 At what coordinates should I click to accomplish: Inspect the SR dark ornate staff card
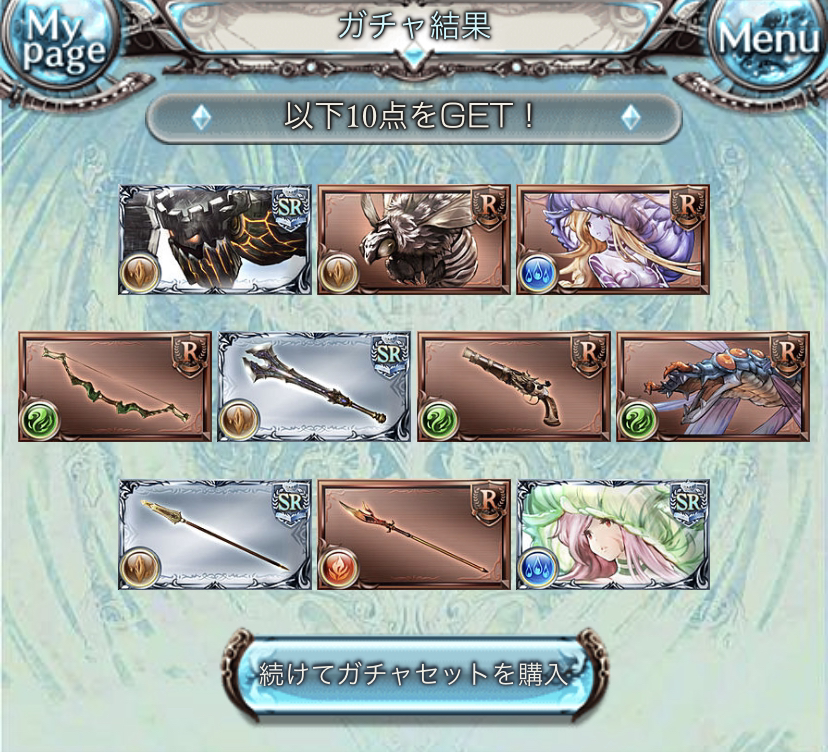[x=314, y=387]
